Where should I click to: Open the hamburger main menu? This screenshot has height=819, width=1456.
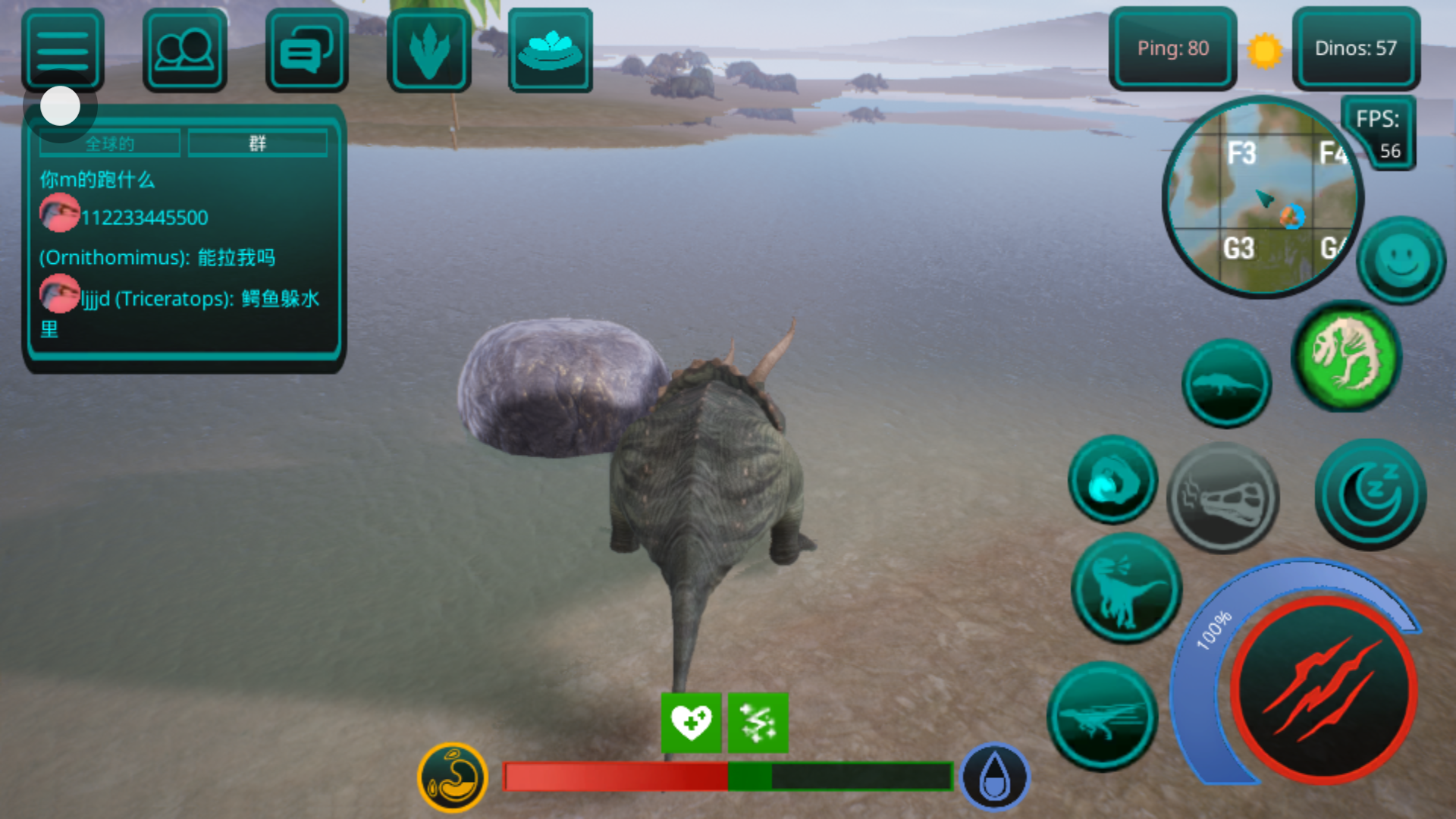tap(63, 50)
